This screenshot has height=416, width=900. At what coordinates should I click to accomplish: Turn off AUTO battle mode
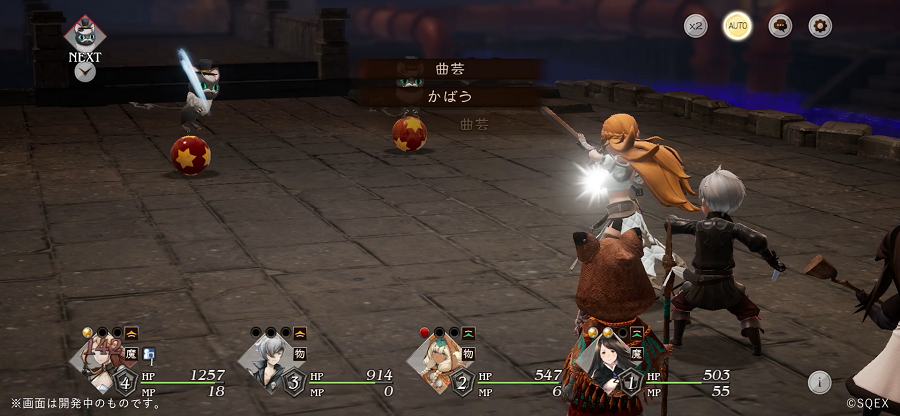click(x=737, y=26)
